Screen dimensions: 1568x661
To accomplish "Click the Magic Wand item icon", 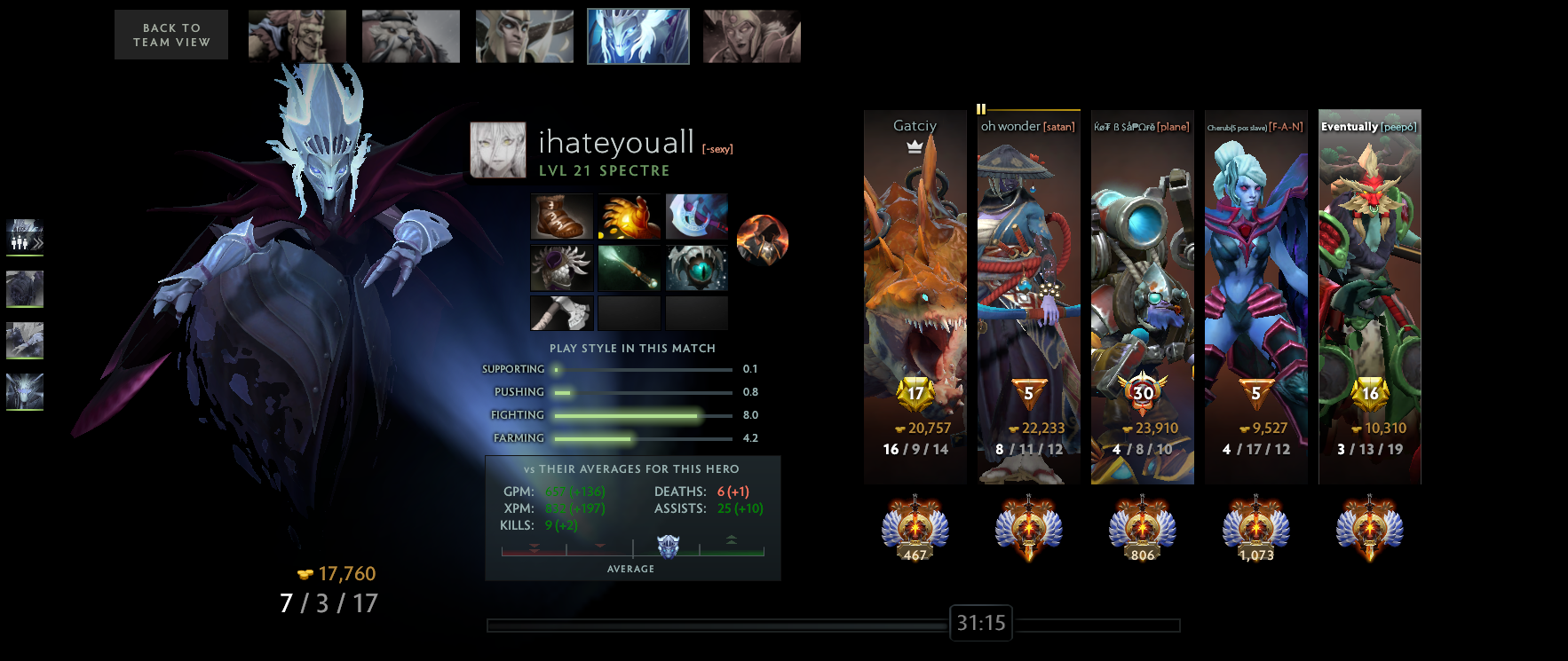I will tap(629, 268).
